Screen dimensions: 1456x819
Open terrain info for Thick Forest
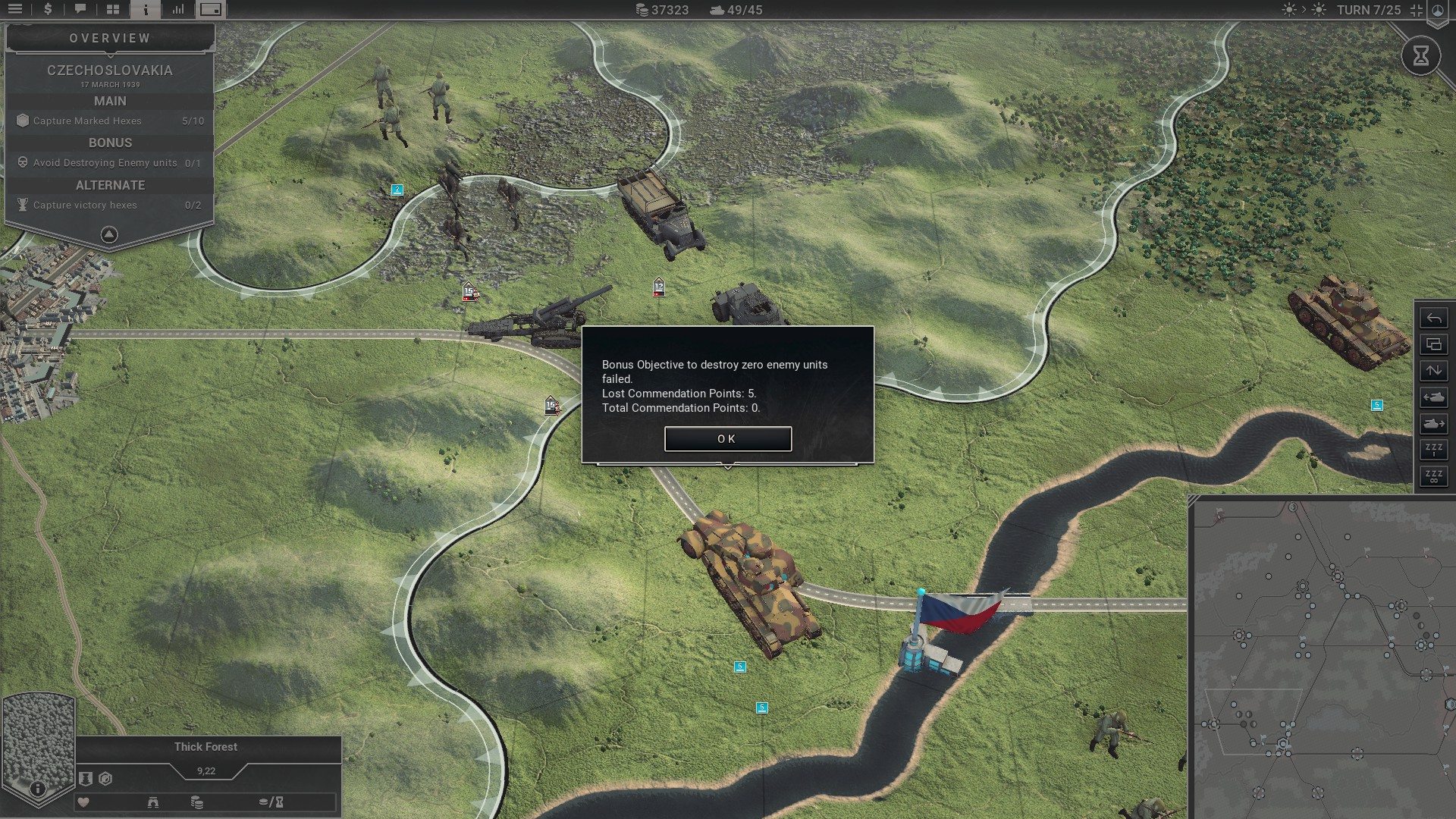point(38,789)
